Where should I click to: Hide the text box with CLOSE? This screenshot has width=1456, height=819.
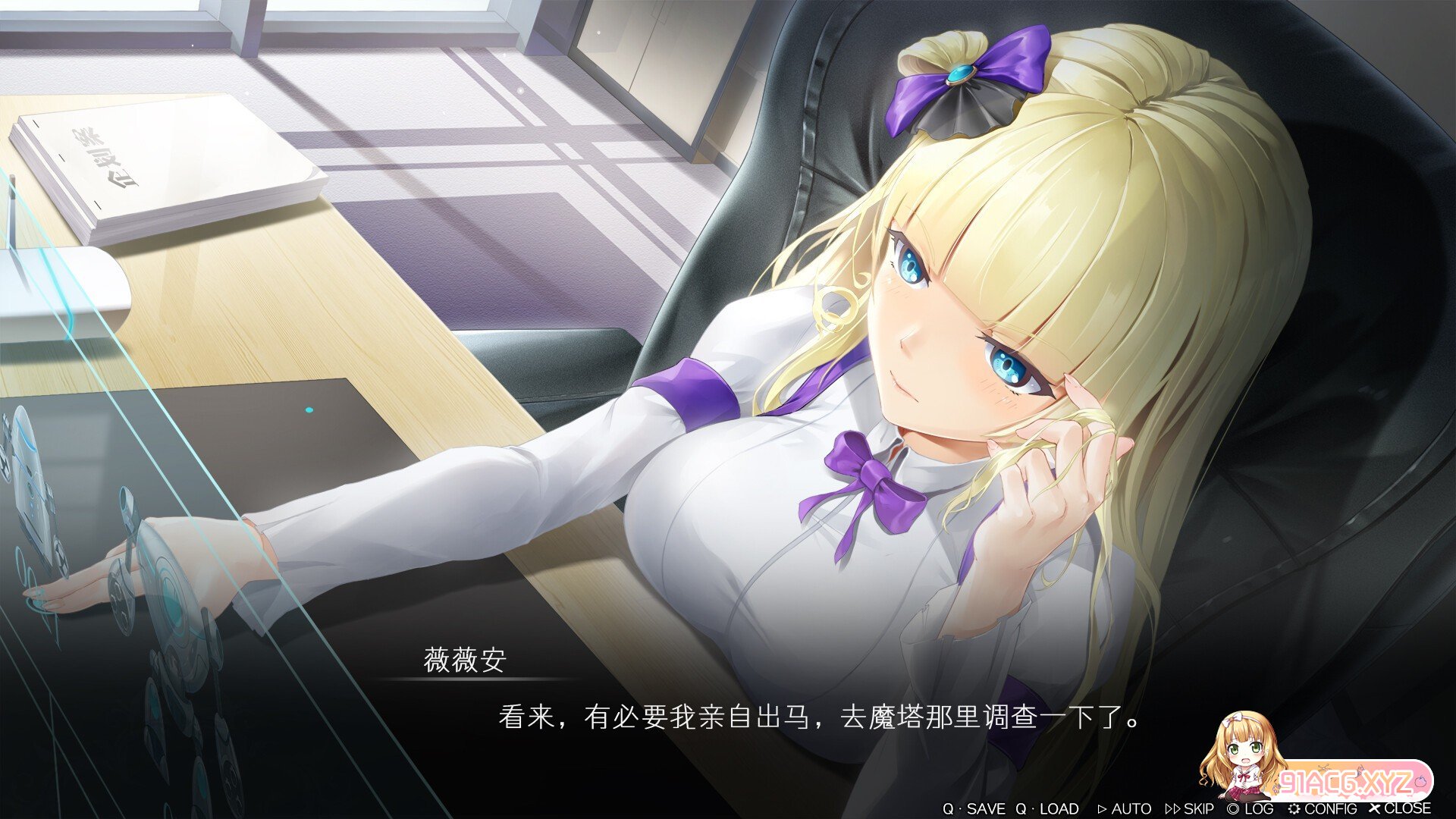(1400, 808)
